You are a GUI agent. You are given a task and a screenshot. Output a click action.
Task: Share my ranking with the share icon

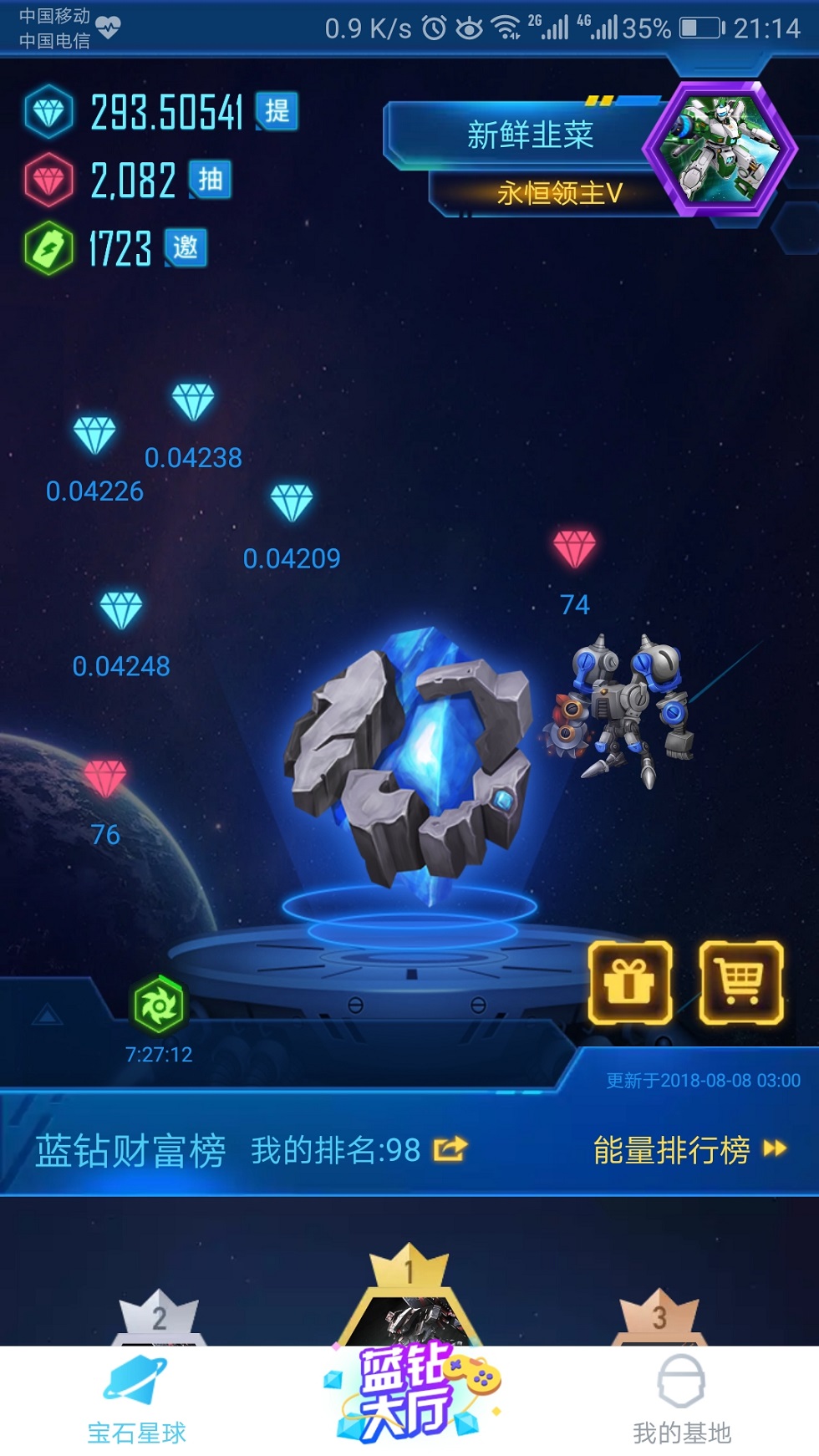coord(450,1149)
